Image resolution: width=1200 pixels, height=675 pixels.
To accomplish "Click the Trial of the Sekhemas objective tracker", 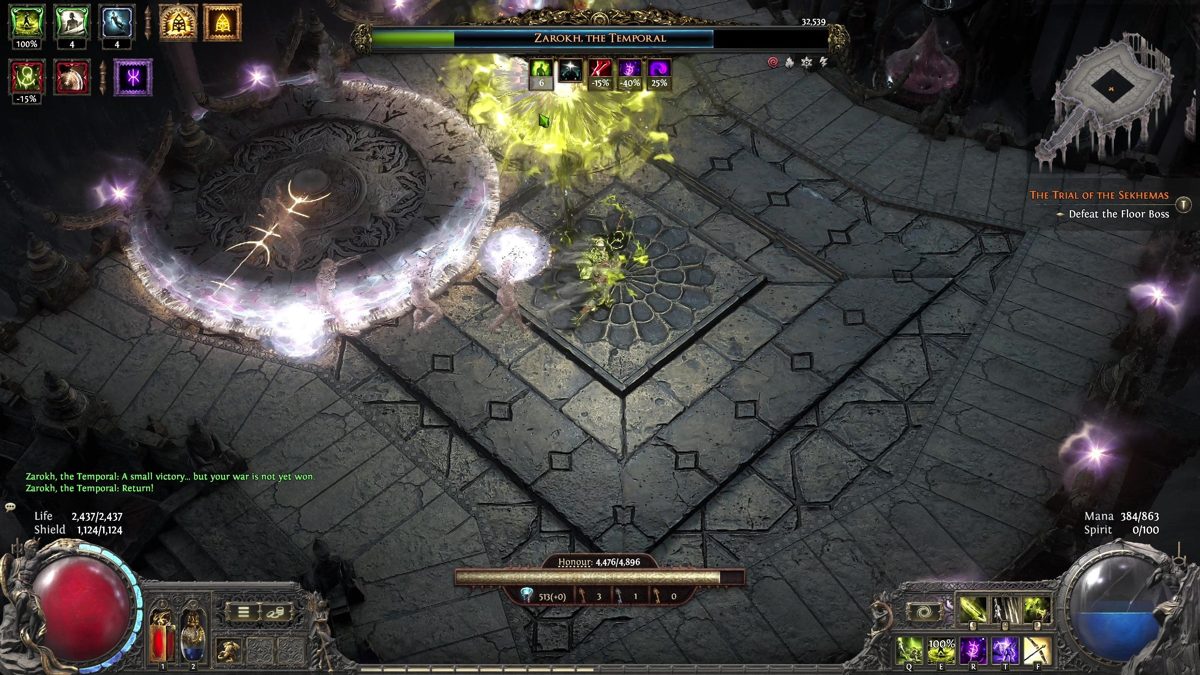I will 1100,195.
